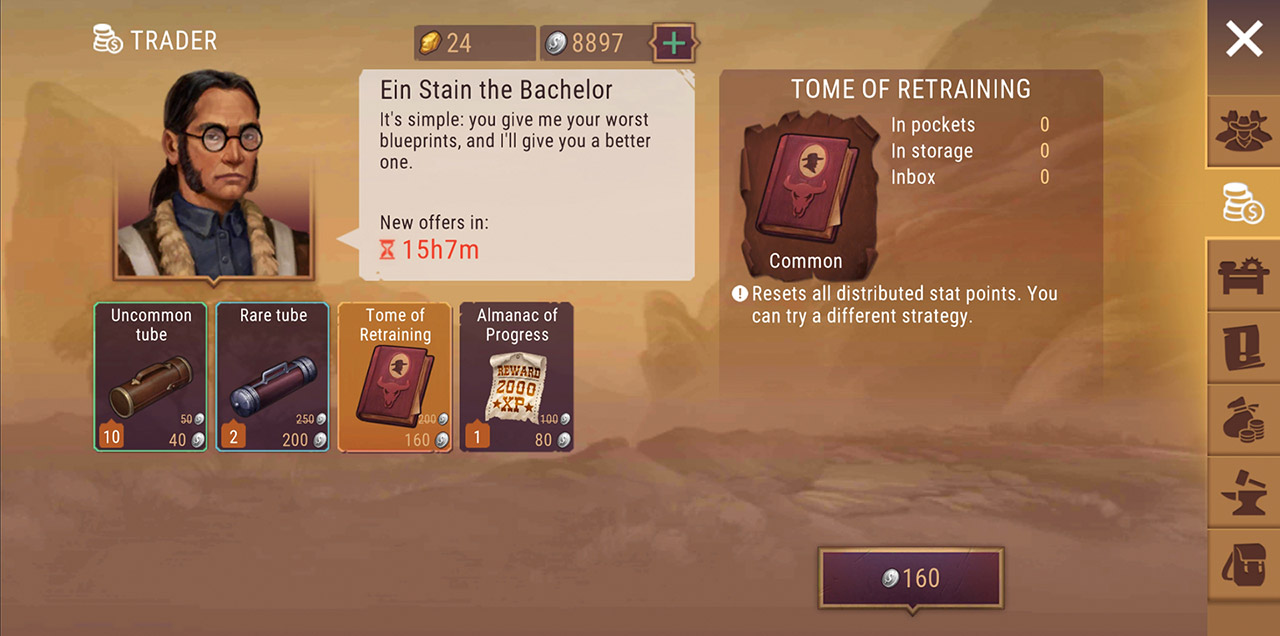Switch to the coin stack trader tab

[1244, 203]
